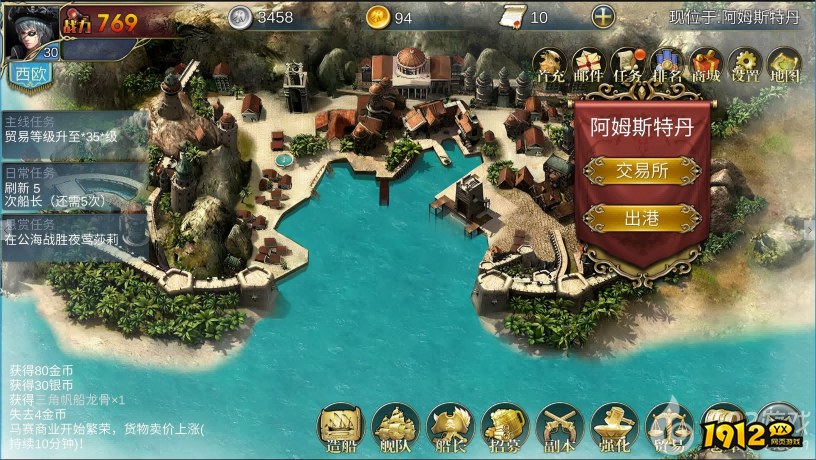816x460 pixels.
Task: Click the gold plus button to add currency
Action: coord(603,17)
